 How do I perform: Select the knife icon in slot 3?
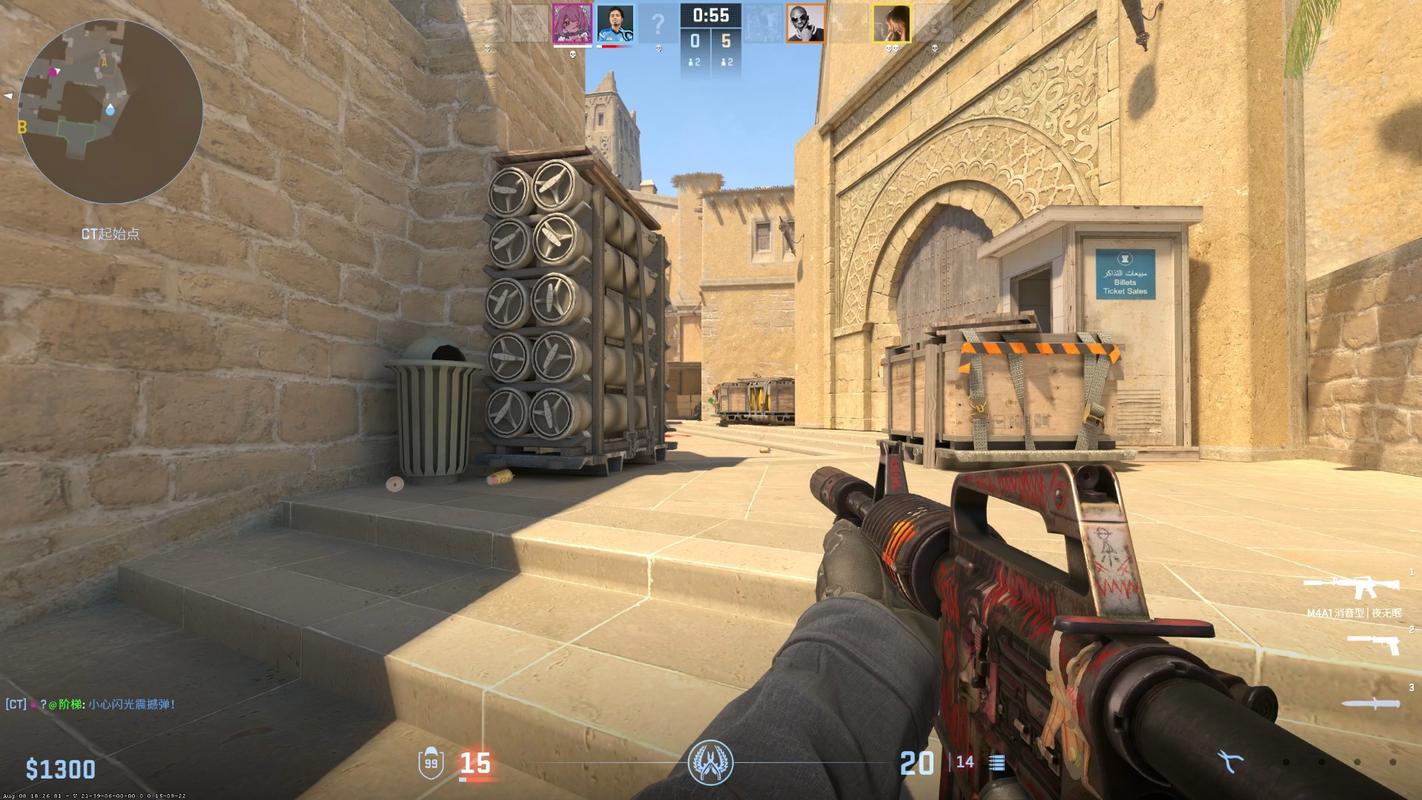click(1371, 703)
